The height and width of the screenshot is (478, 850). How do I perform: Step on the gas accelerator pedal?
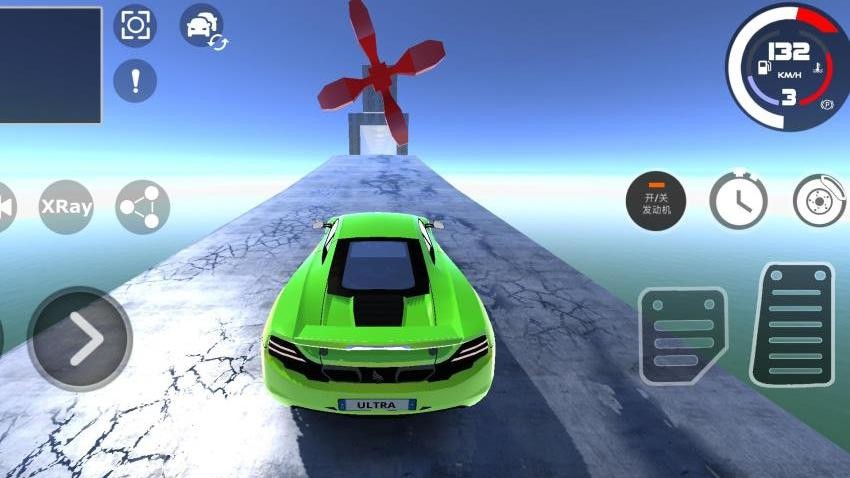click(x=792, y=324)
